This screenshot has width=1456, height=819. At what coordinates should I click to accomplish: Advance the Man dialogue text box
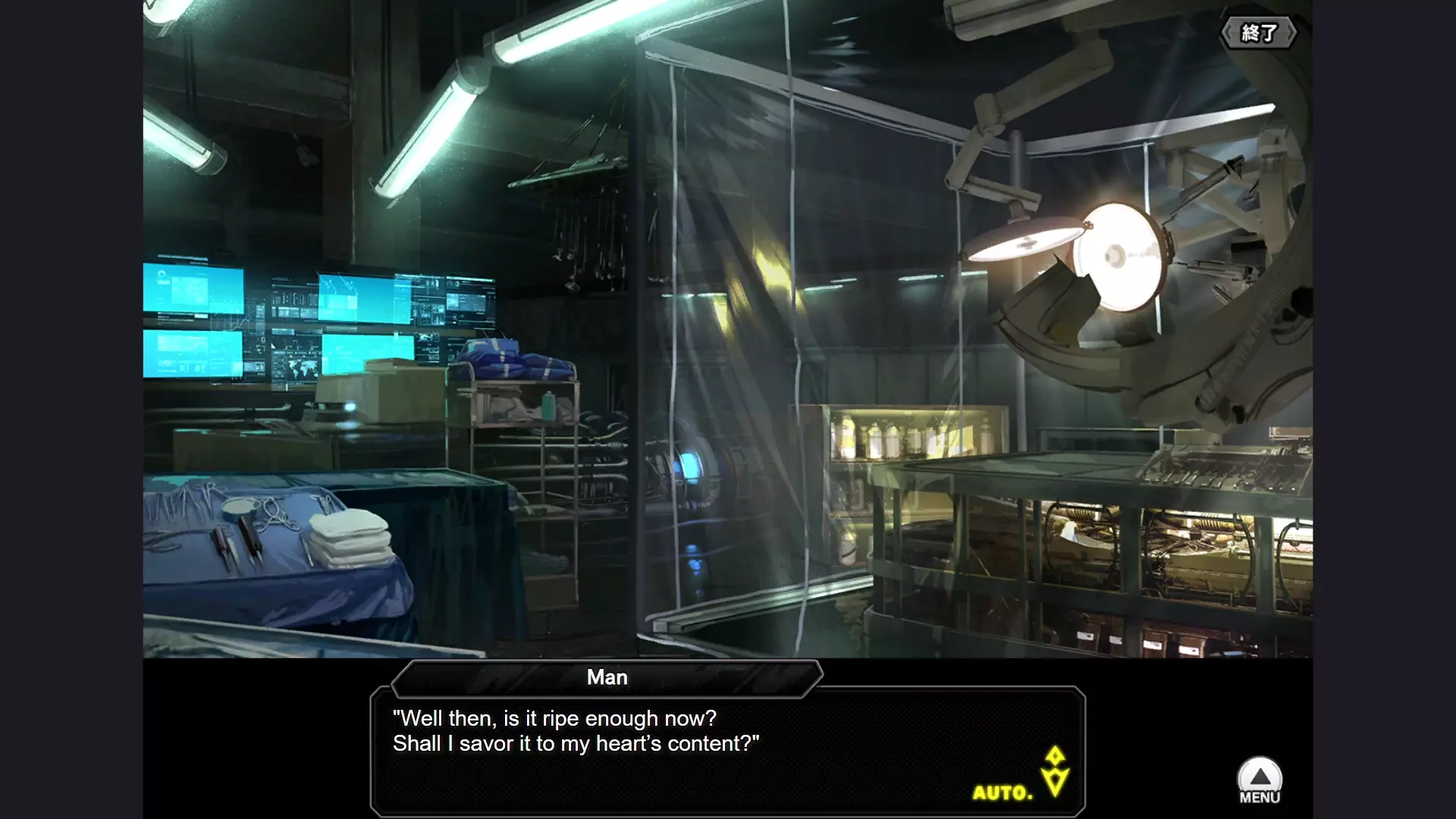[726, 749]
